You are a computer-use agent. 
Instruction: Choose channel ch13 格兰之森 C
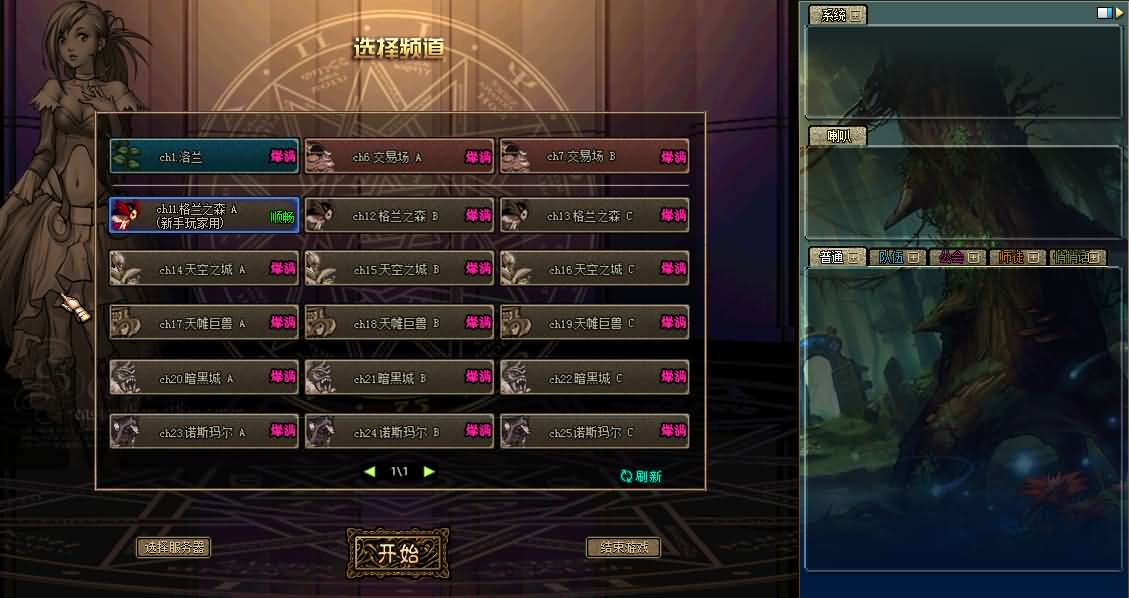[594, 215]
